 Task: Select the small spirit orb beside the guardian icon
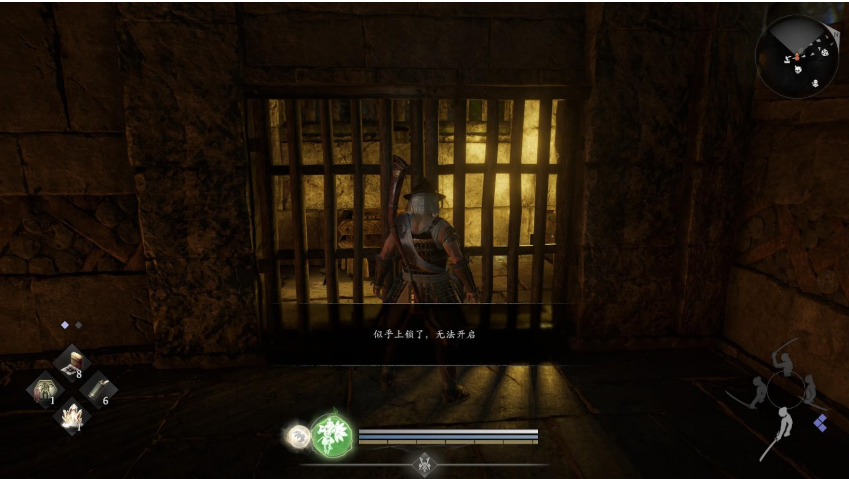[x=297, y=435]
